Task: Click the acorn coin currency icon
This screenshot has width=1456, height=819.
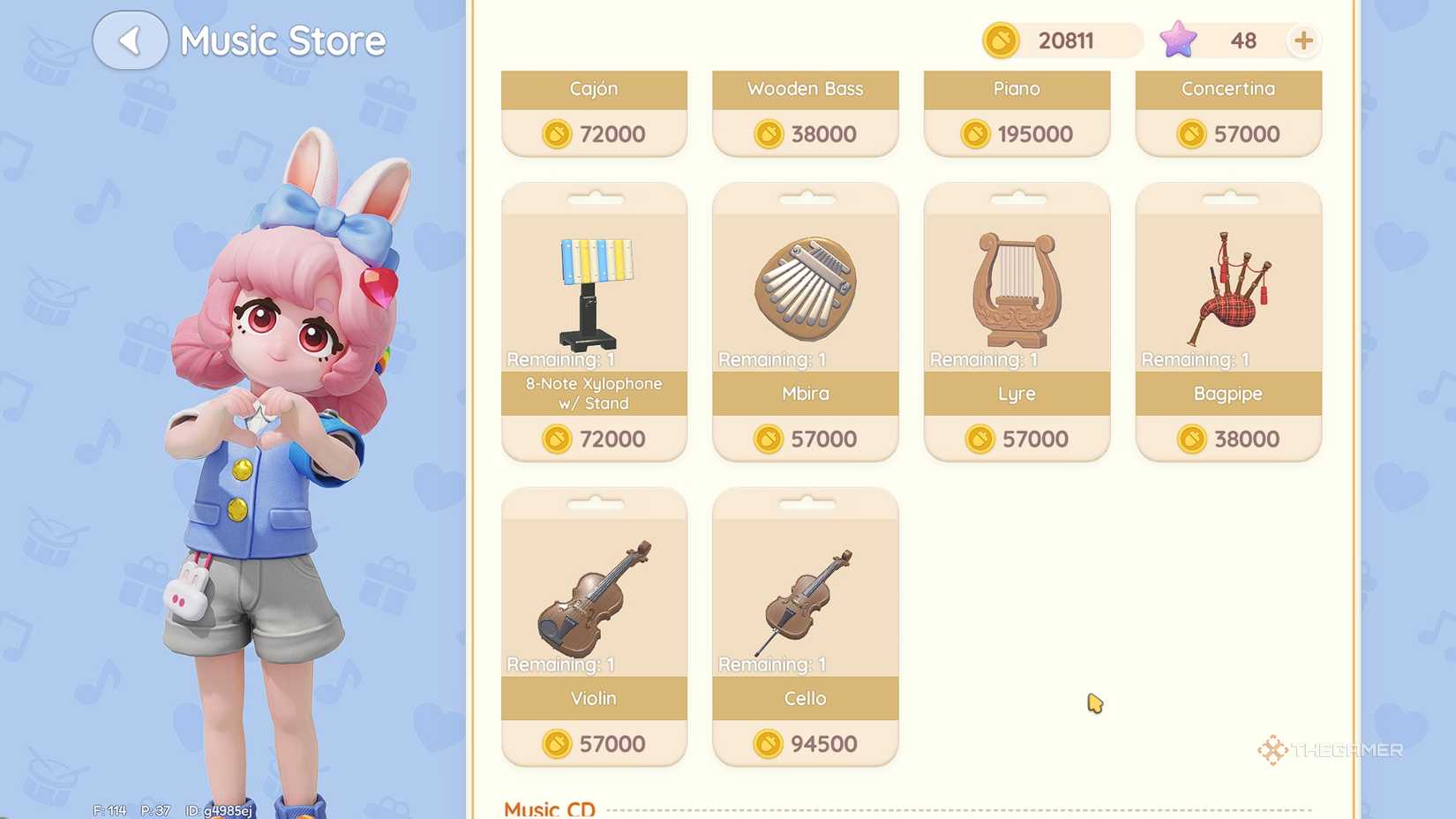Action: pyautogui.click(x=1004, y=41)
